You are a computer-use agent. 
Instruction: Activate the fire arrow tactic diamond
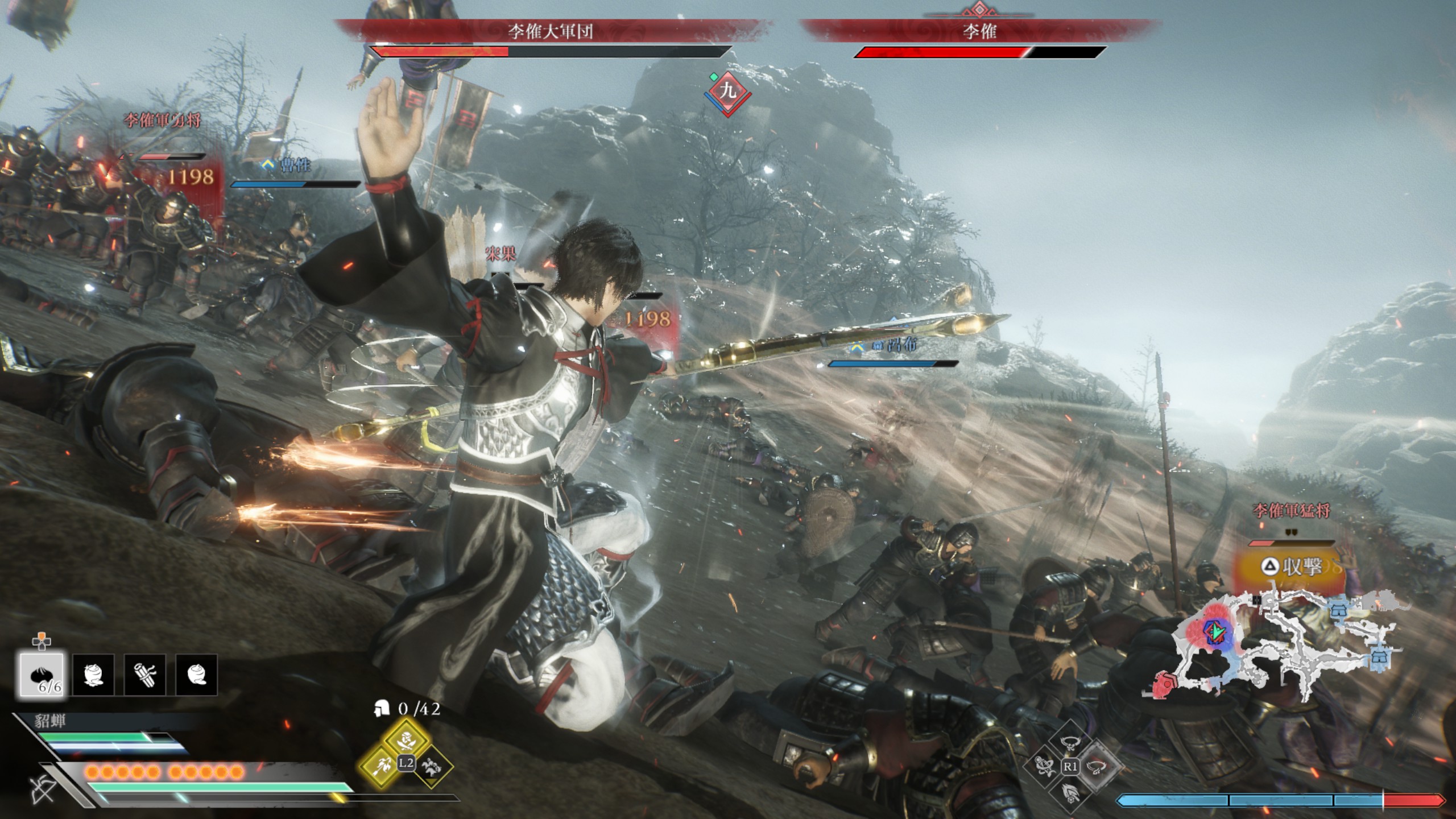(x=382, y=765)
